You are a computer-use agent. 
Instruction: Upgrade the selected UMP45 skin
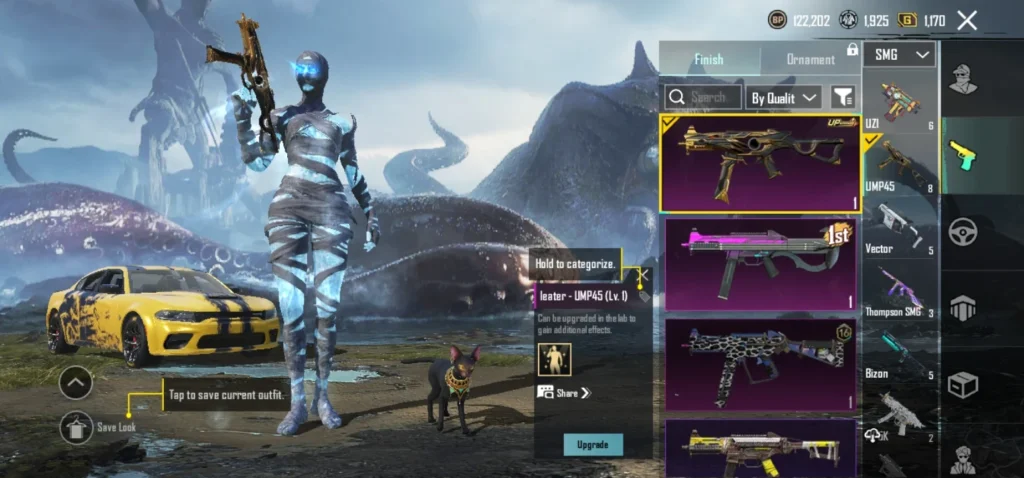[592, 444]
